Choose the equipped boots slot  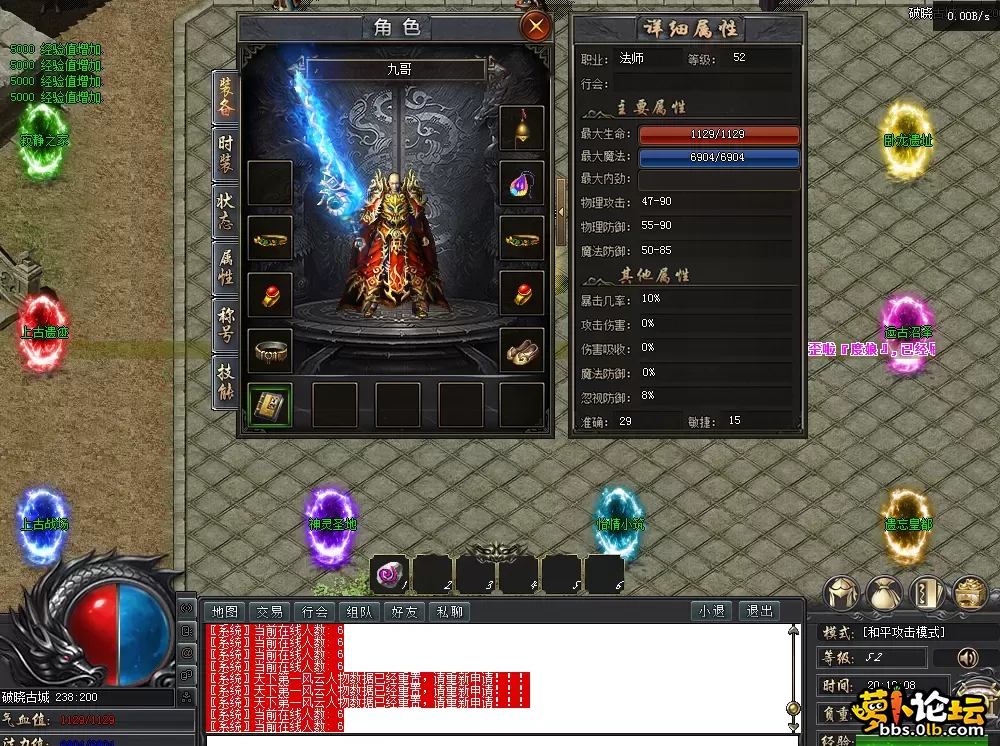tap(522, 350)
